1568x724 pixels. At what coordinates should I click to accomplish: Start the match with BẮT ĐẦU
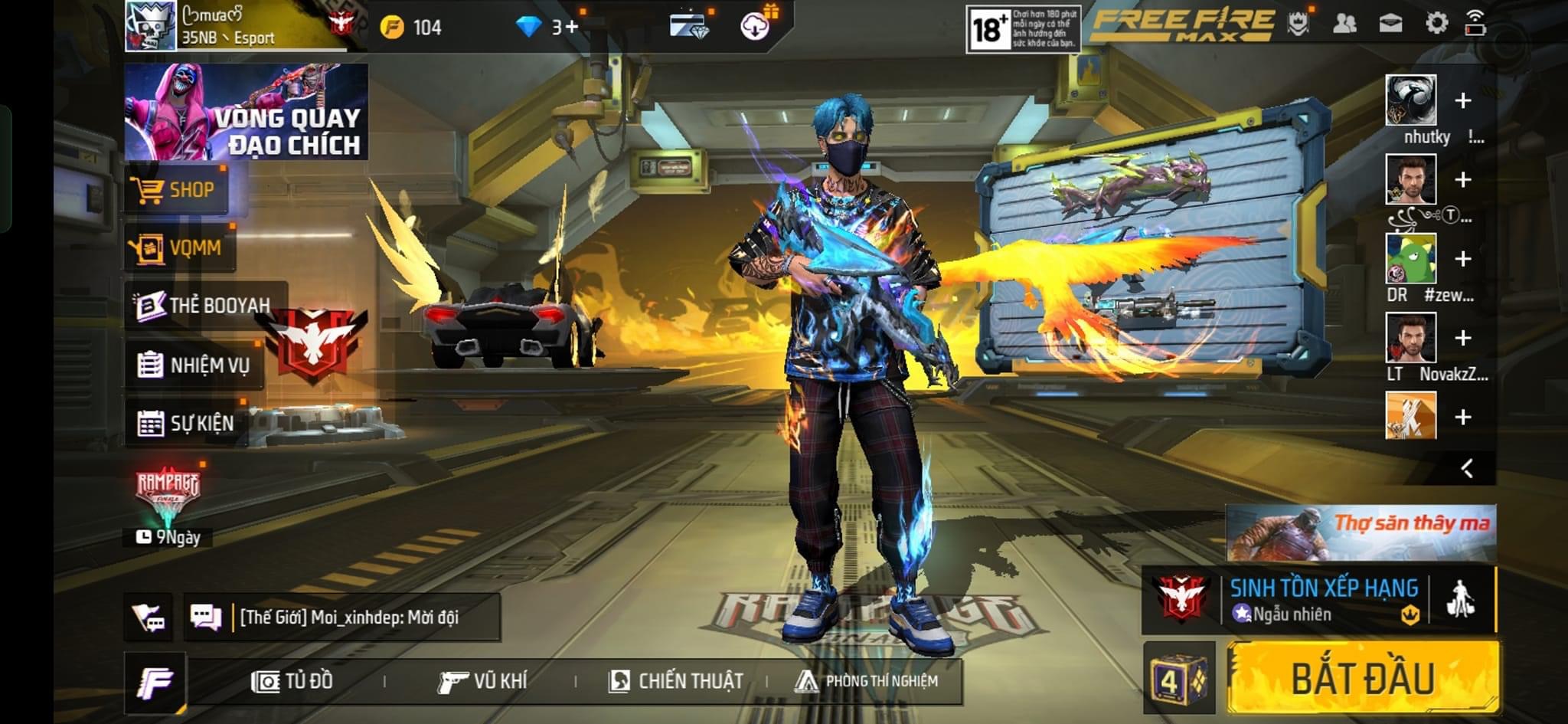tap(1363, 678)
